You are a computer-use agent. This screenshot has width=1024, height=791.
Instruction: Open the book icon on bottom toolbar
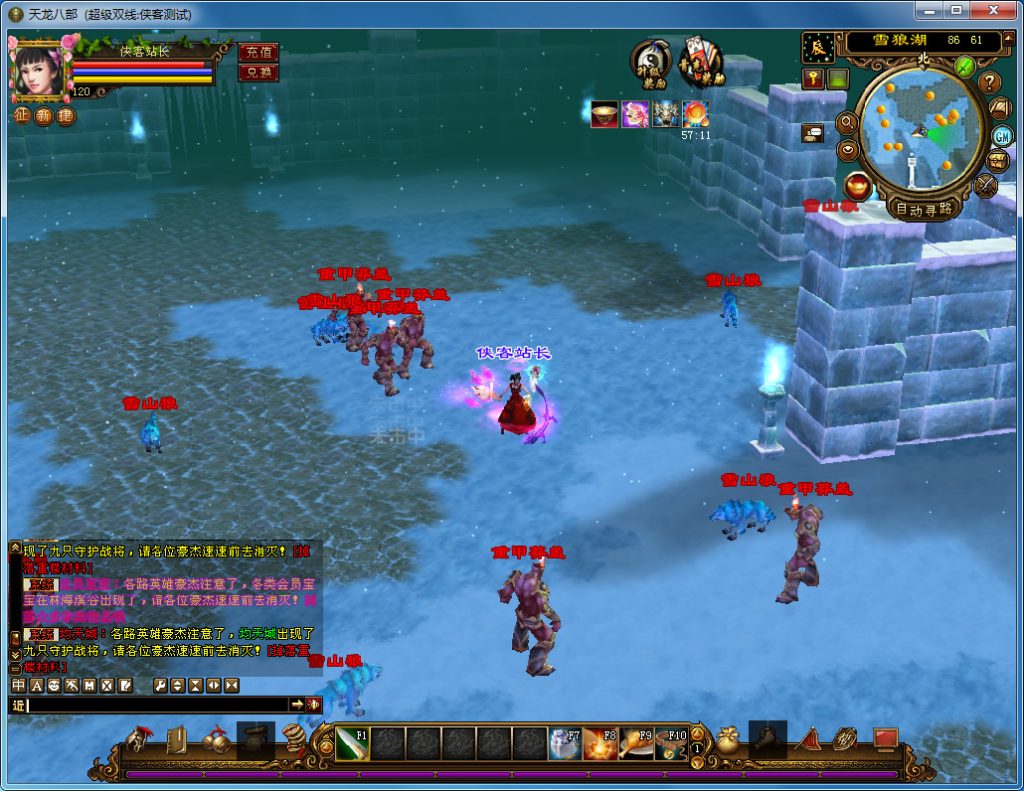point(176,740)
